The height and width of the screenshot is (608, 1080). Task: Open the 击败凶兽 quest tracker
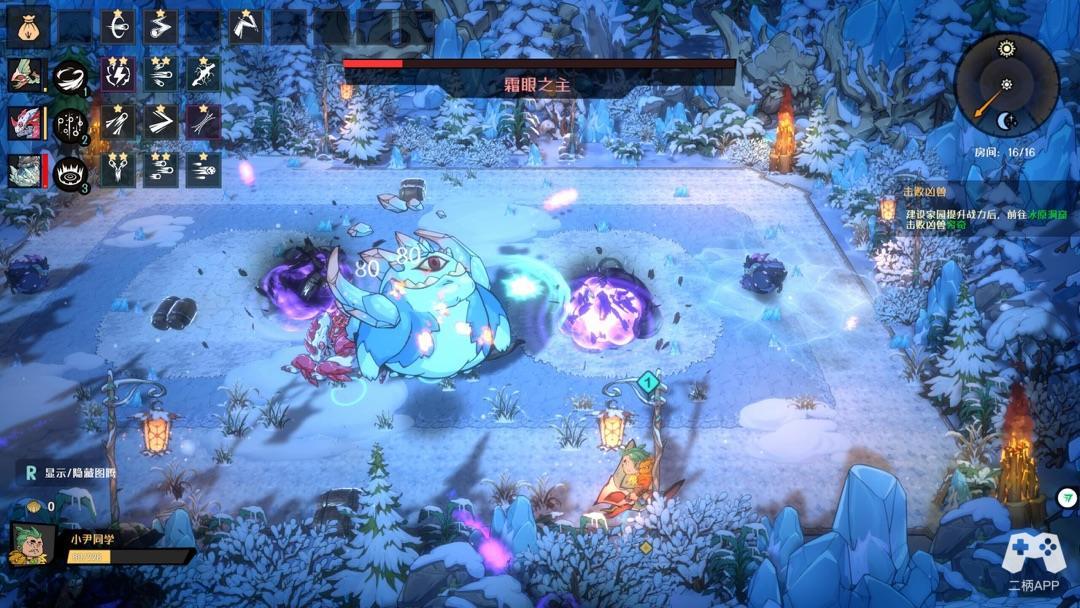pos(924,191)
